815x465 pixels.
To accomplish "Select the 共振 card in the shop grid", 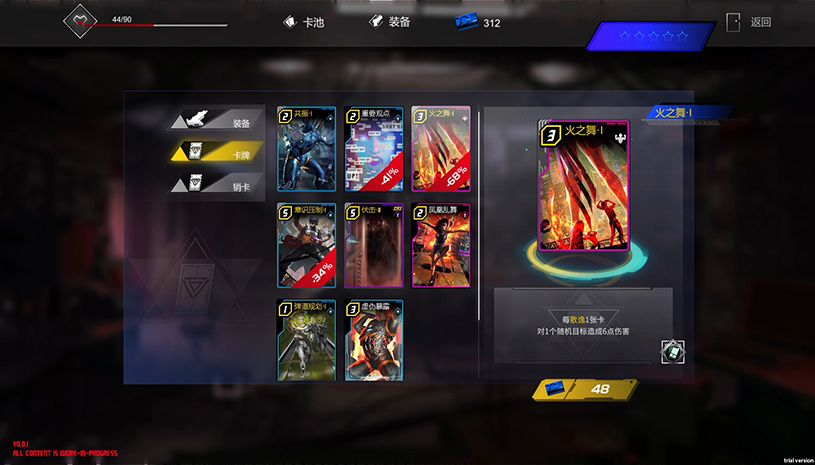I will coord(307,148).
